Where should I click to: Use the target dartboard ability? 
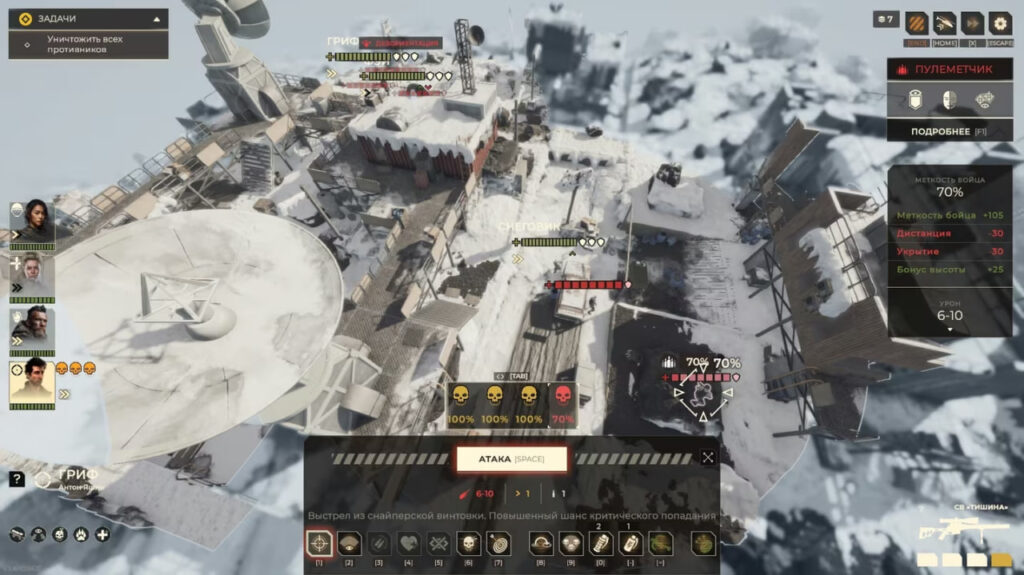tap(497, 543)
